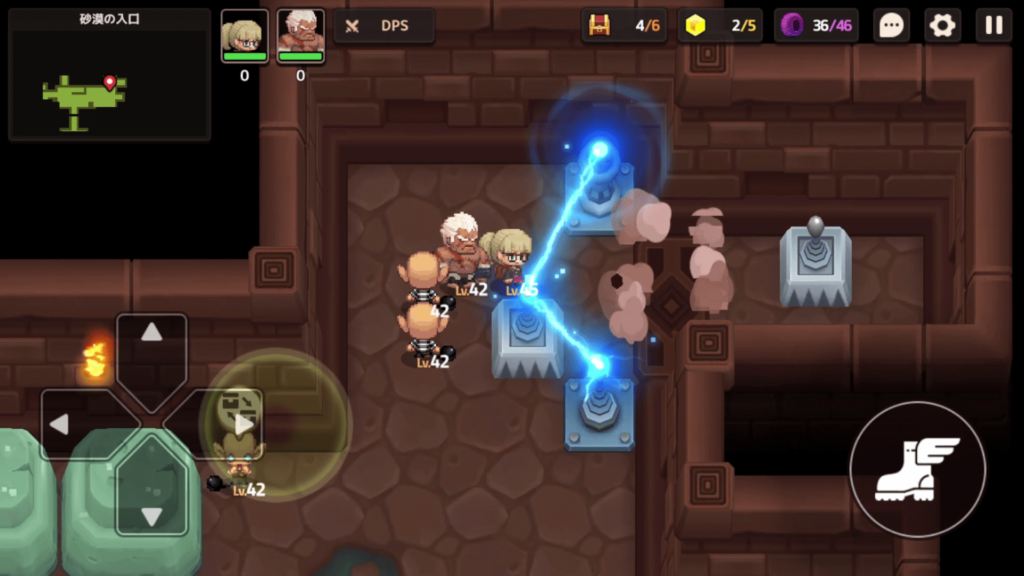
Task: Toggle the DPS meter button
Action: 384,26
